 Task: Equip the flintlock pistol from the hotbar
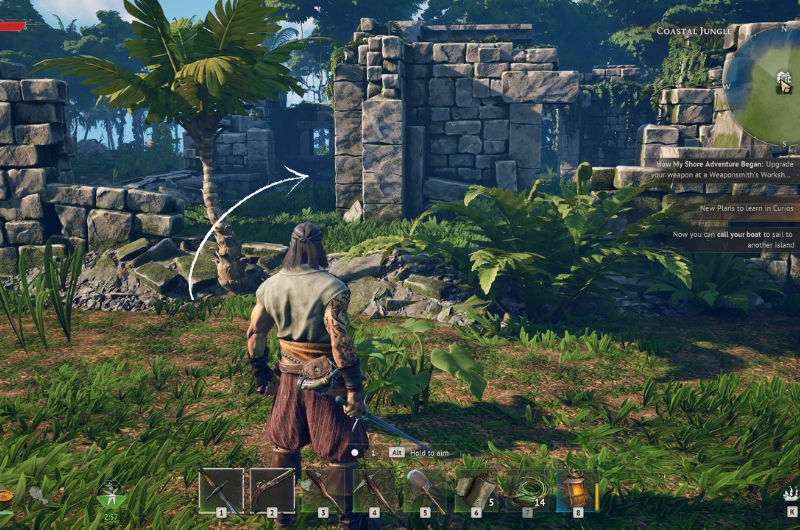[272, 490]
